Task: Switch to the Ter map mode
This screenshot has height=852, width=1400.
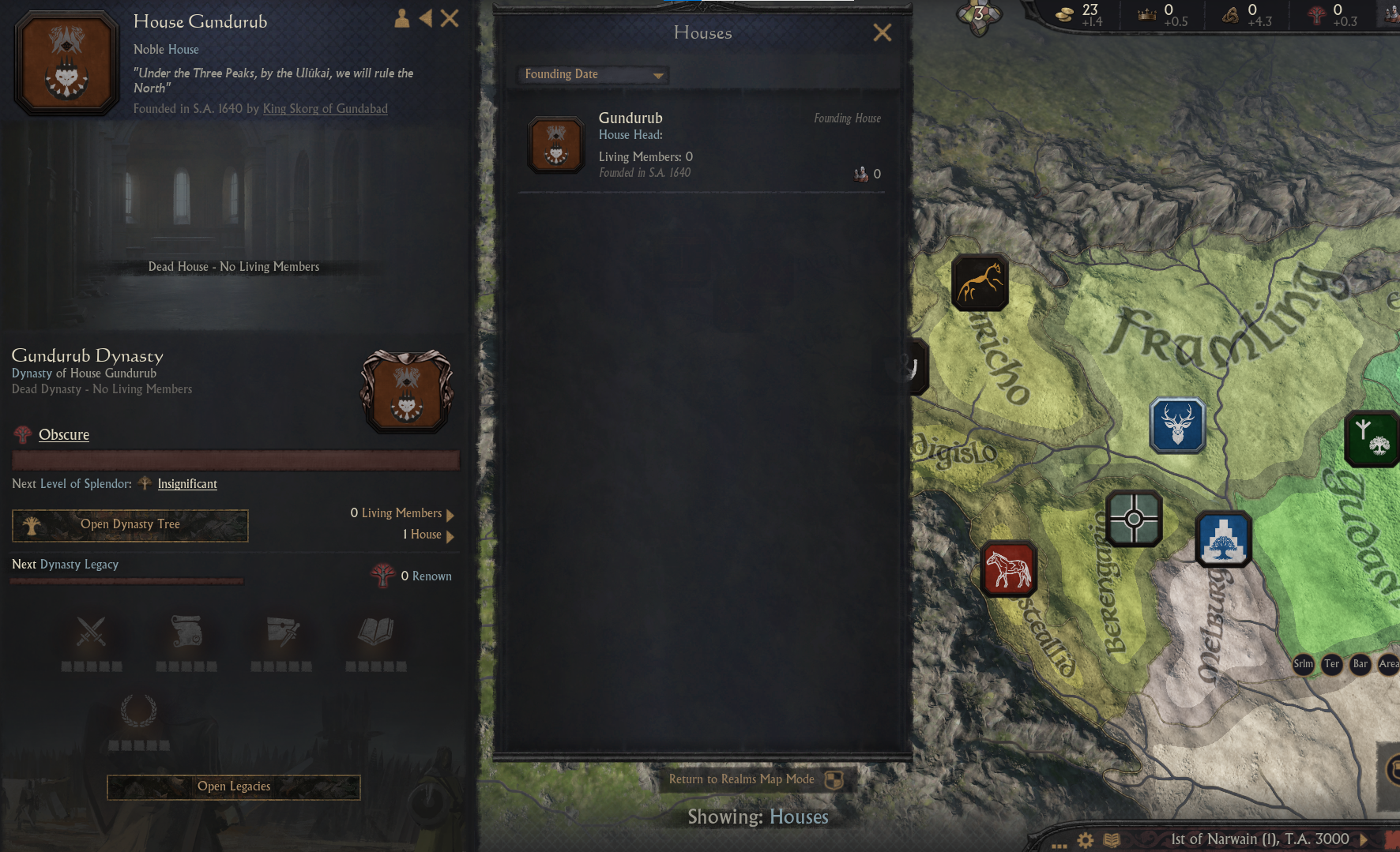Action: coord(1332,663)
